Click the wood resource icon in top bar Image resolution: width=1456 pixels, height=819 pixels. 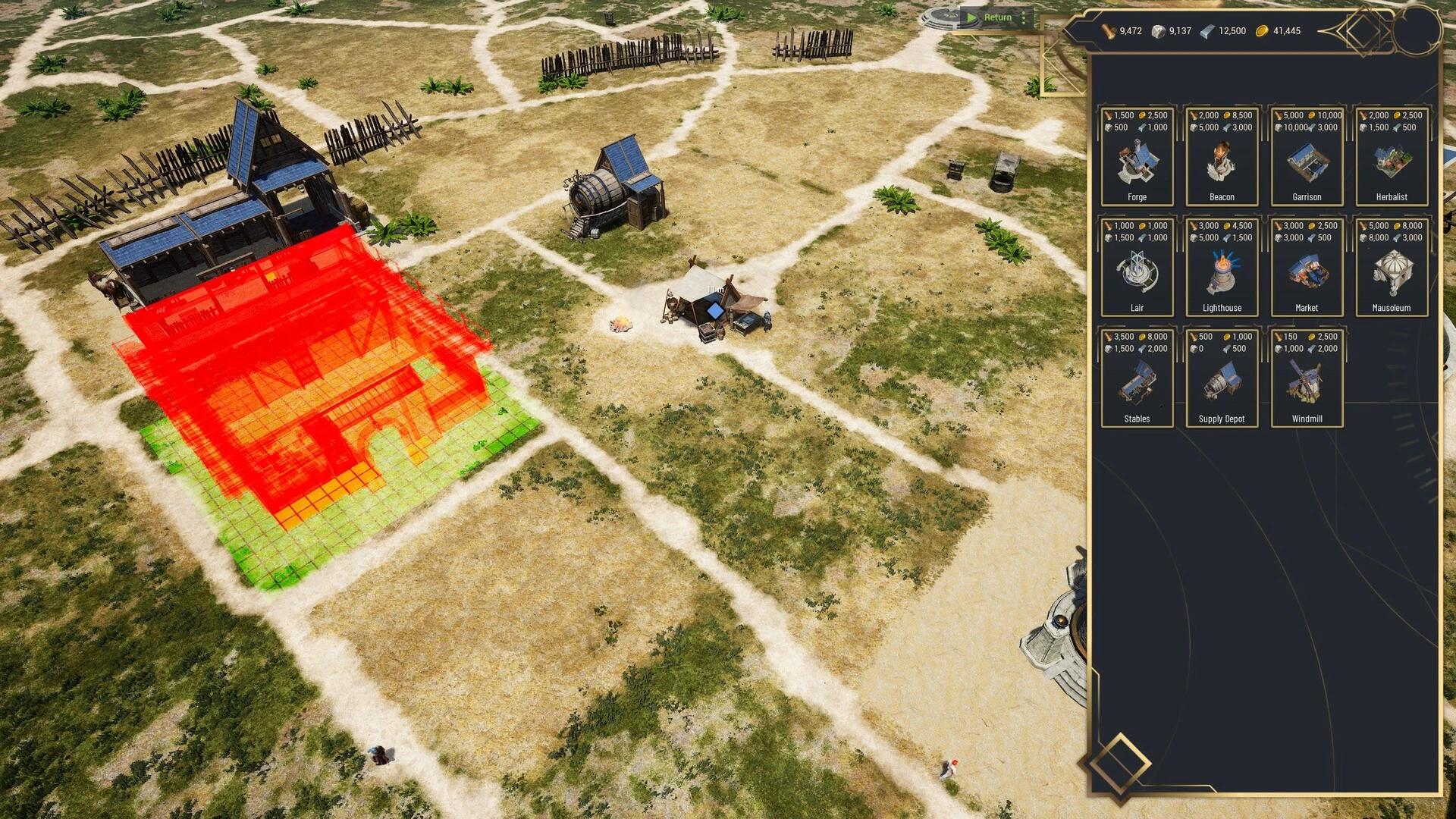coord(1106,31)
